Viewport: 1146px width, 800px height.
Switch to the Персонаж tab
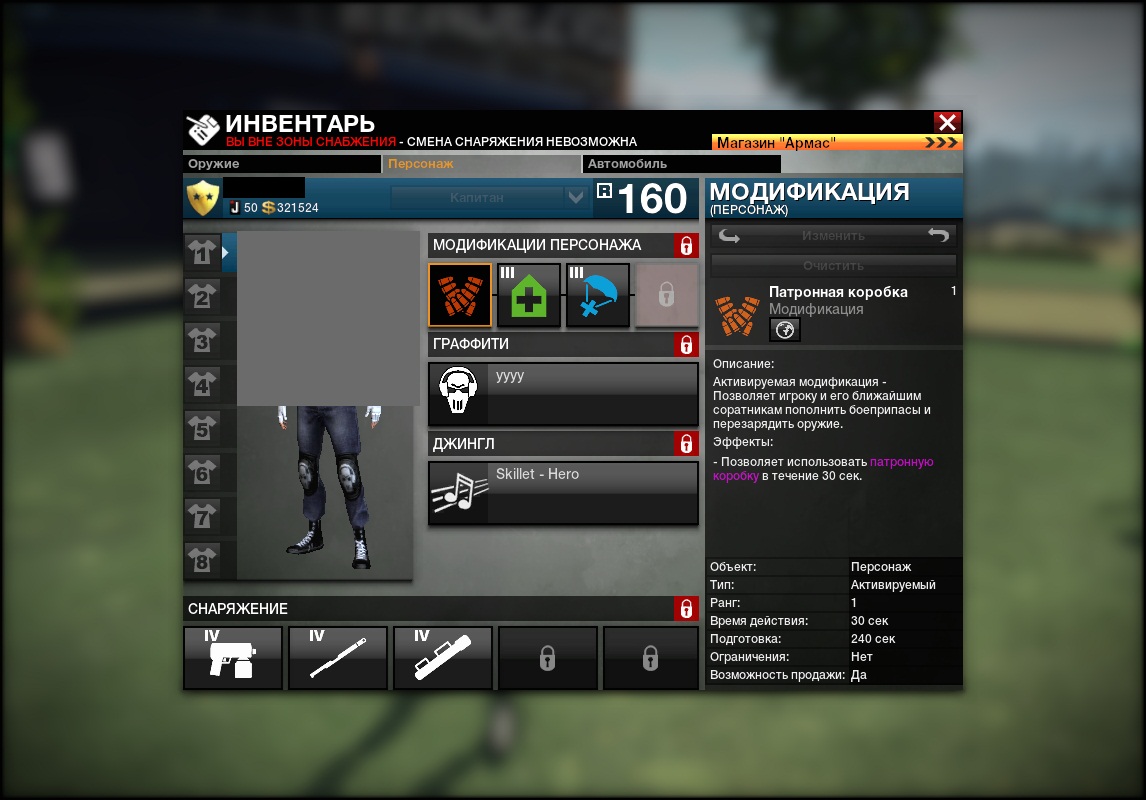click(x=481, y=164)
